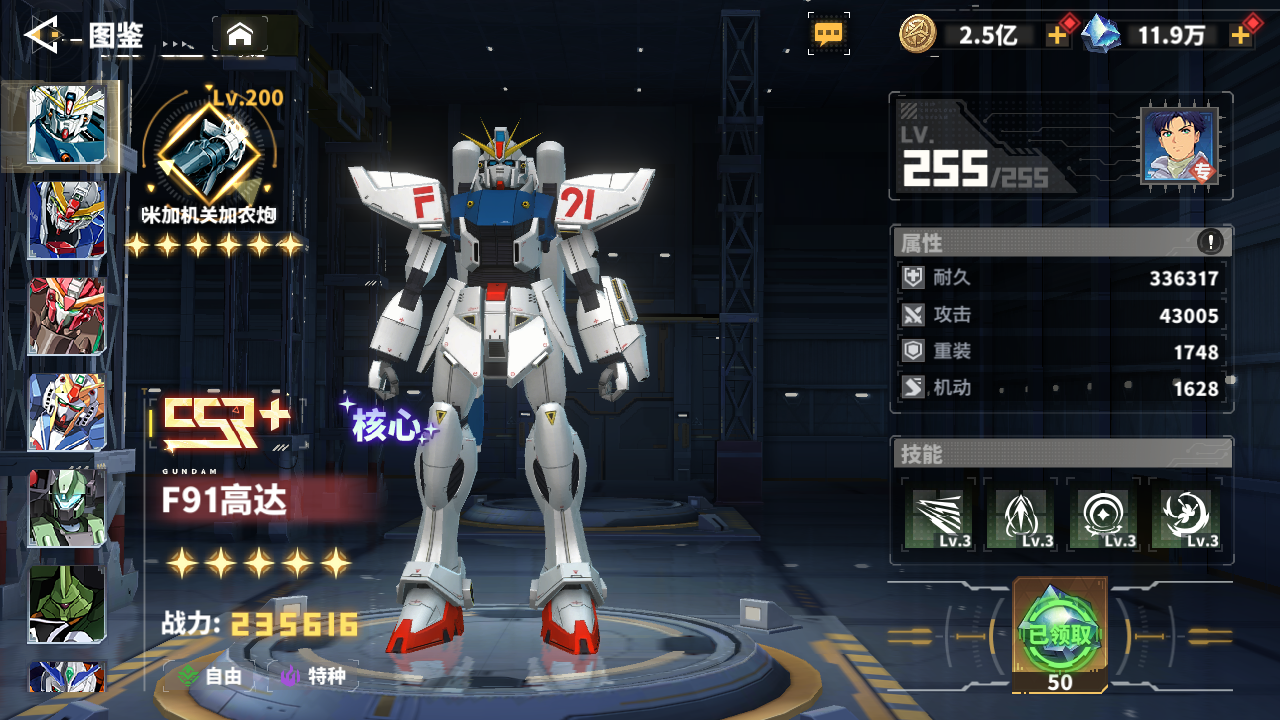
Task: Choose the red and brown mech thumbnail
Action: pyautogui.click(x=67, y=316)
